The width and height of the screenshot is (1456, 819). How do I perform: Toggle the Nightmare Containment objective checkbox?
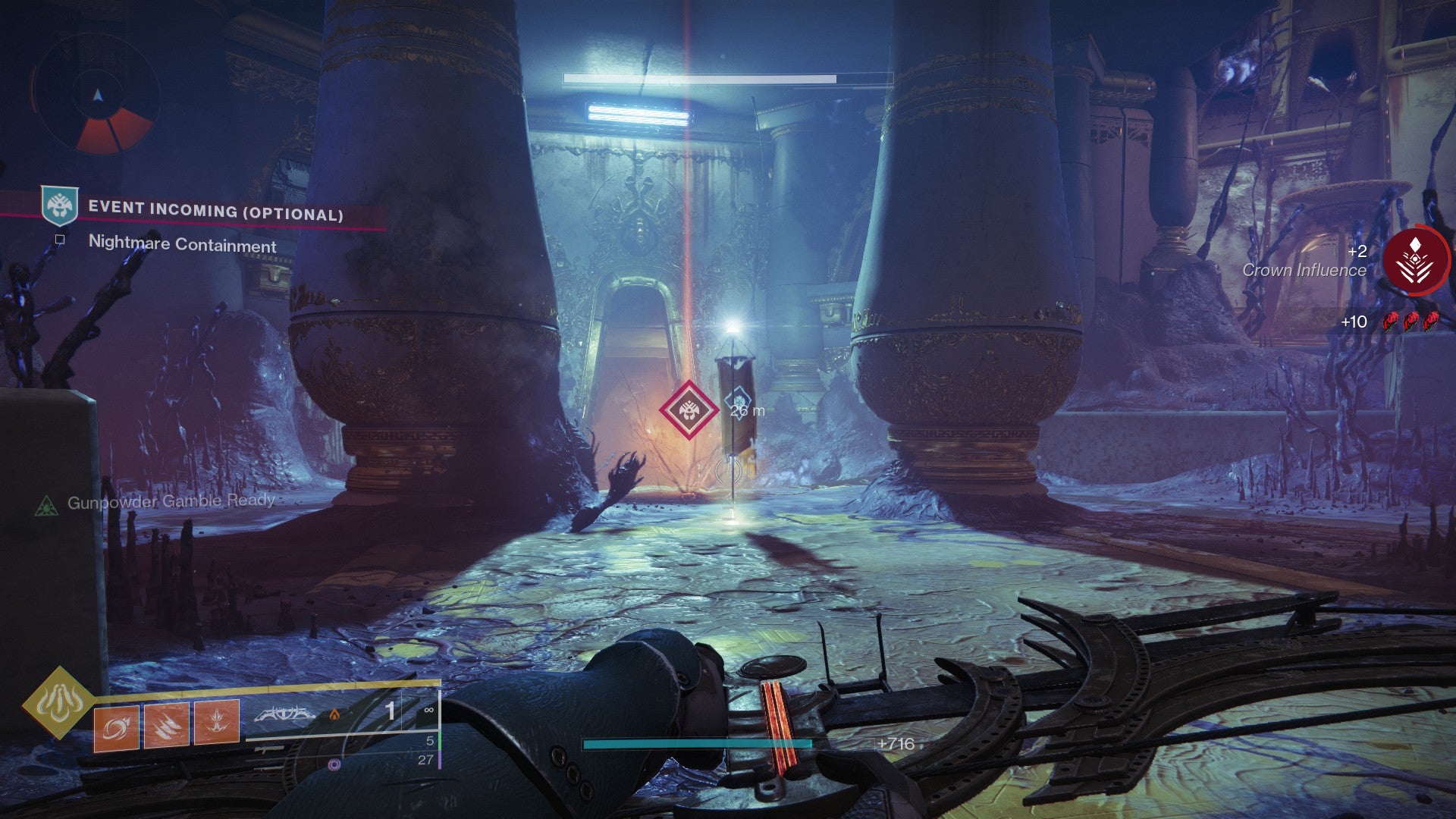pyautogui.click(x=58, y=237)
